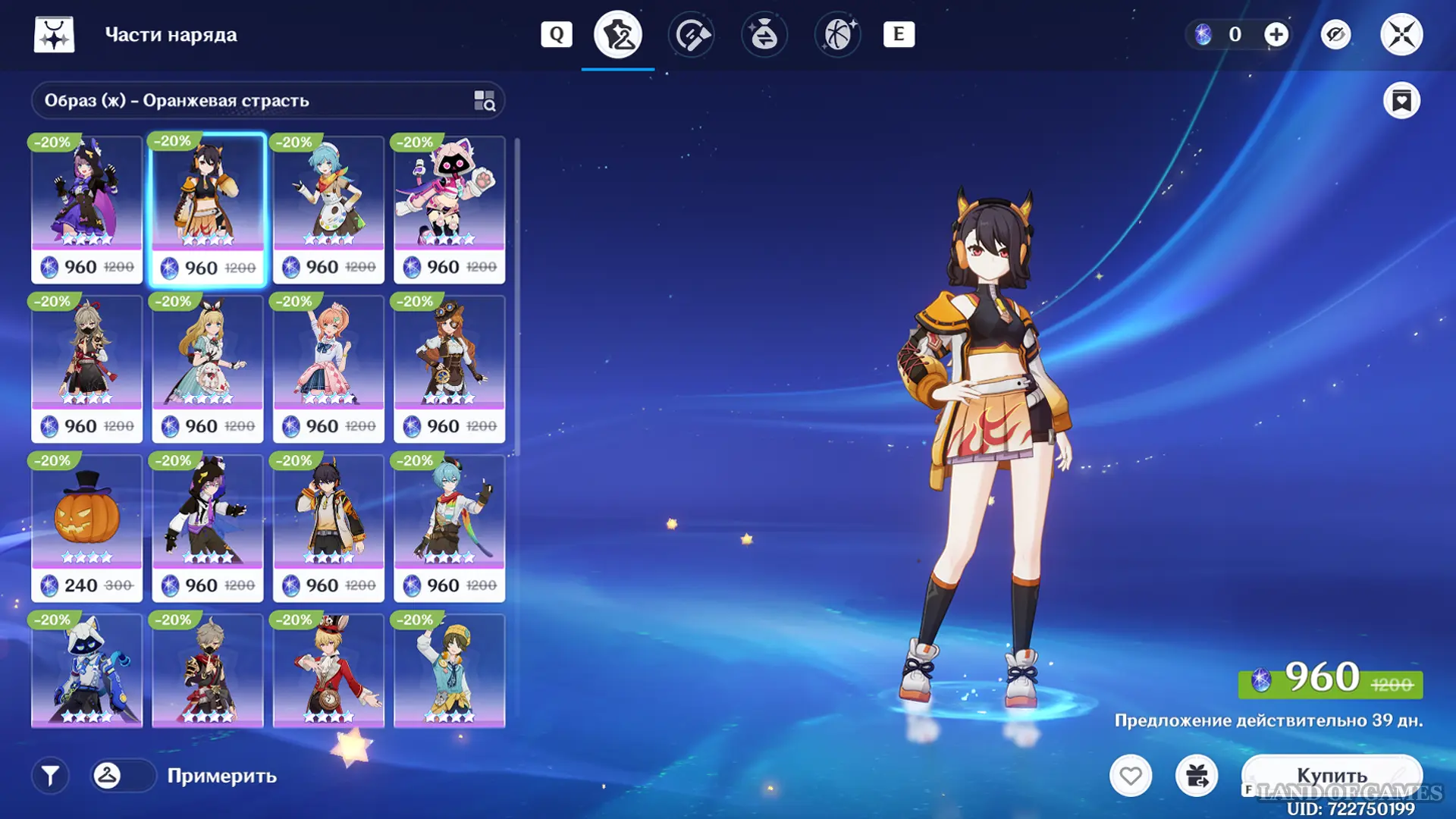Choose the red magician top hat outfit

click(x=328, y=670)
